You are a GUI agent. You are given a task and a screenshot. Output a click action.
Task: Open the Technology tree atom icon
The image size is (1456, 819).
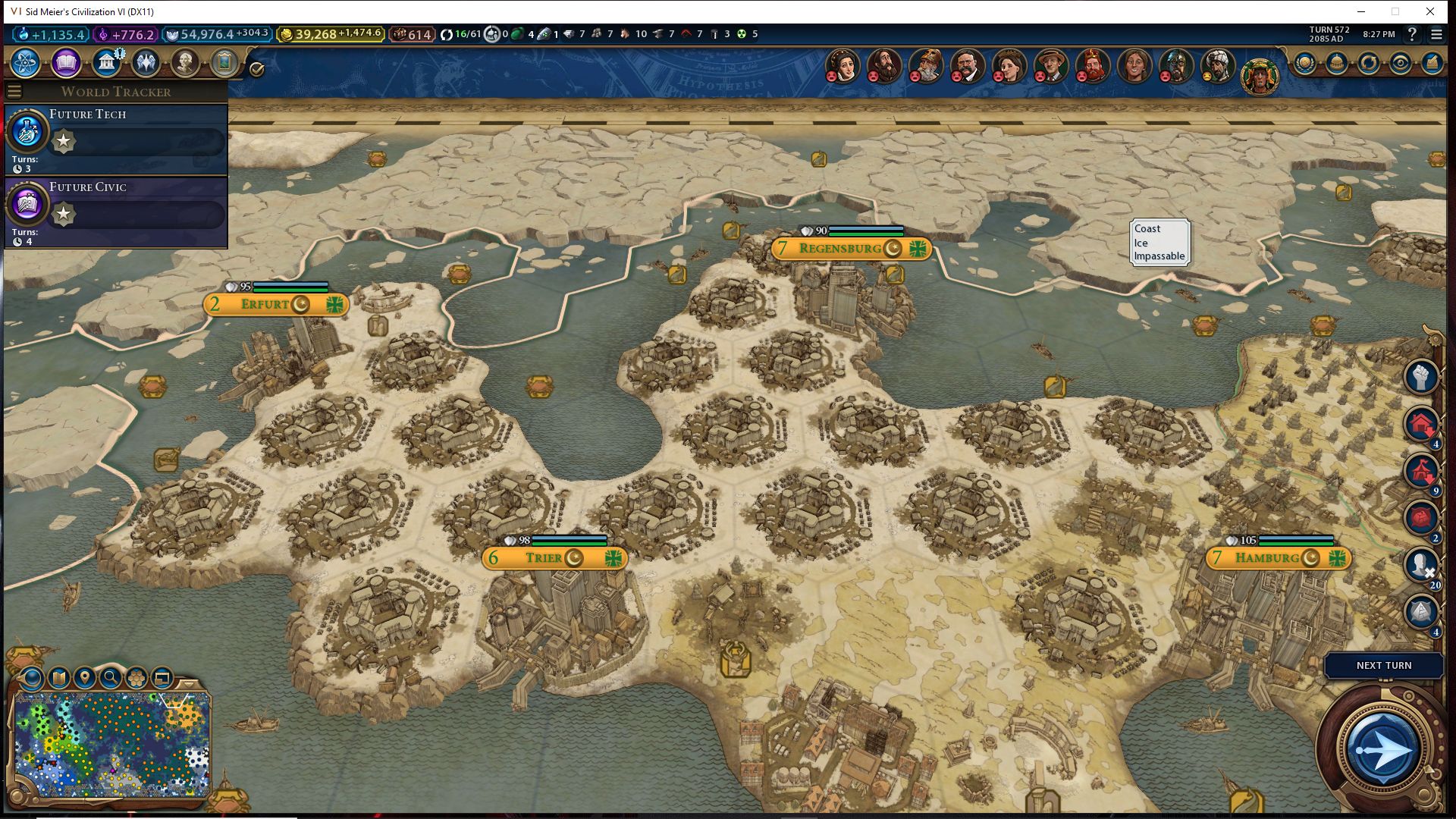(26, 63)
